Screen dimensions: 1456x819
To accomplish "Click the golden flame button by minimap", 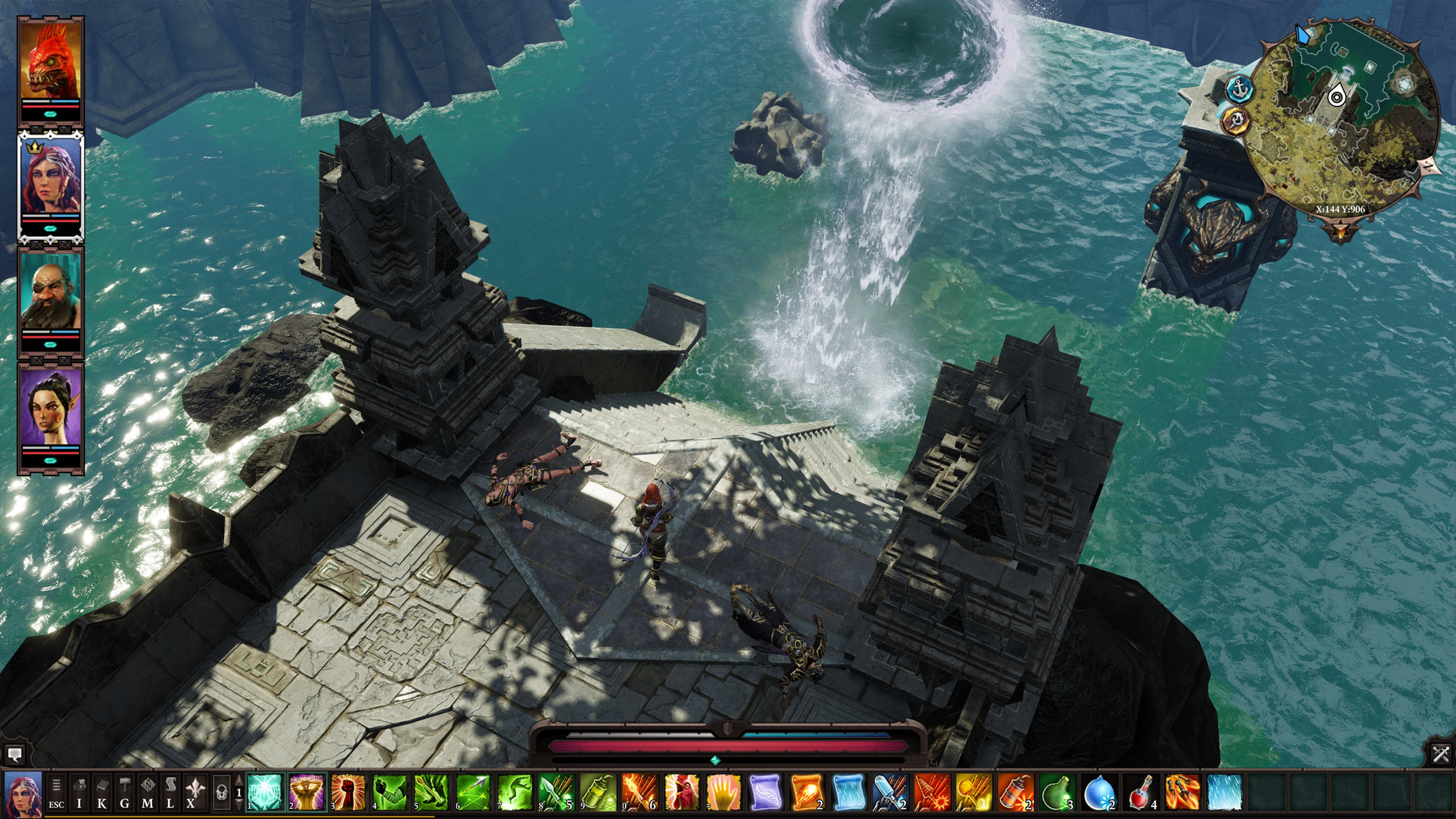I will 1236,120.
